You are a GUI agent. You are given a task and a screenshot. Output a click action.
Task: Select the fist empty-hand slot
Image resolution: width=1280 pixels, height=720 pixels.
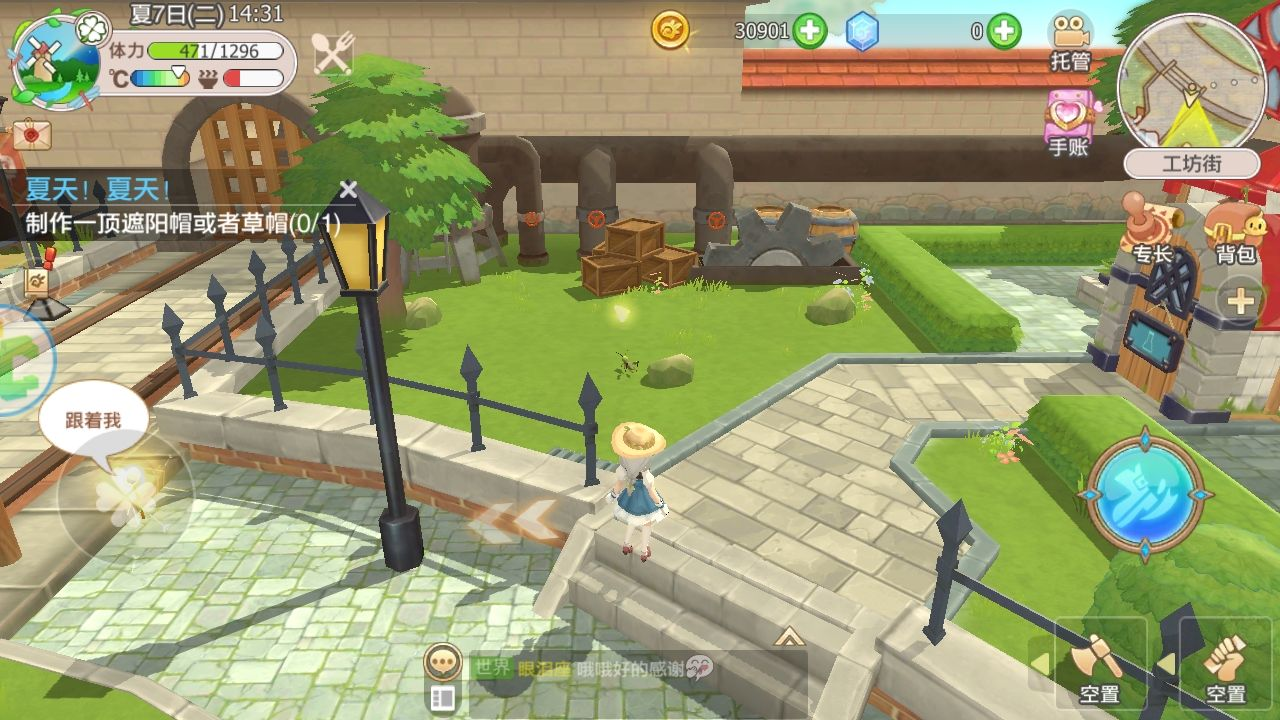point(1224,663)
